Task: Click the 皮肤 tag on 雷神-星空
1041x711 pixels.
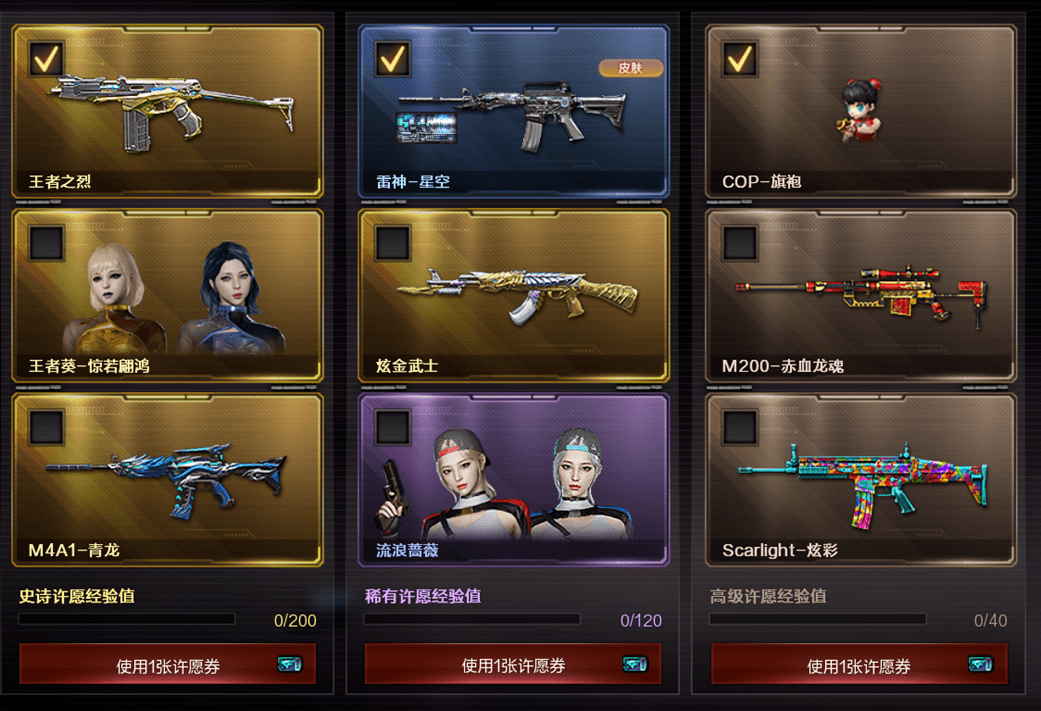Action: [630, 68]
